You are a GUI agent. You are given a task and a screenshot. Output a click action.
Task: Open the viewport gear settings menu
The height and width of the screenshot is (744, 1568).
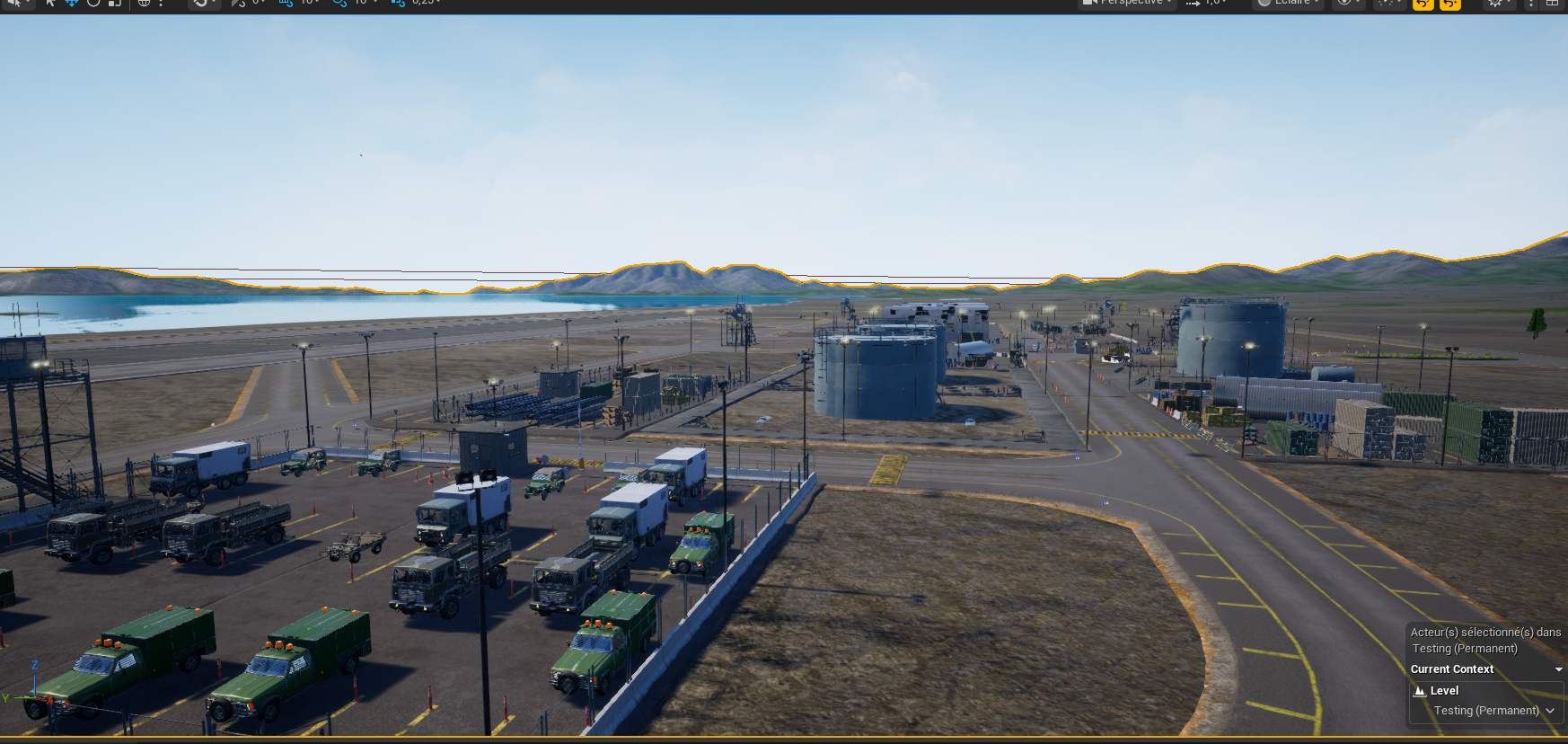pos(1495,3)
